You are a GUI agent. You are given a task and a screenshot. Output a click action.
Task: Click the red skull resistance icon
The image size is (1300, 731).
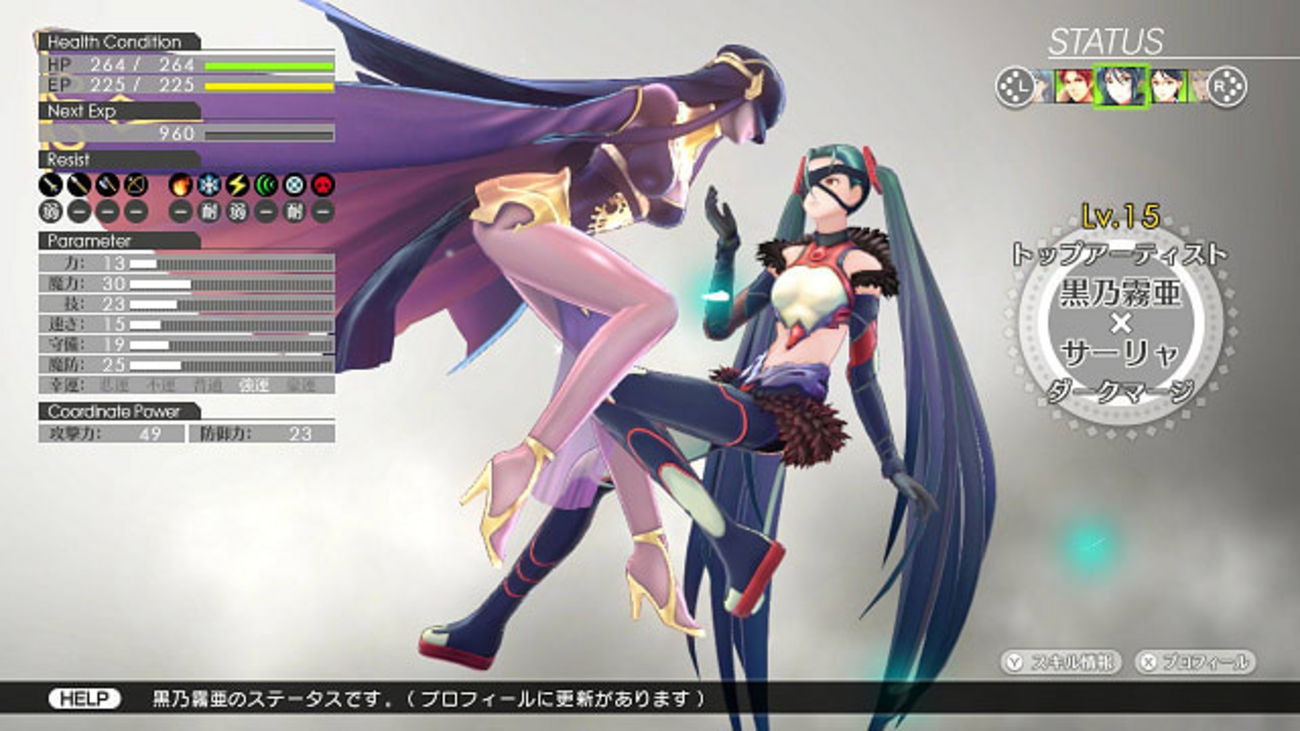[x=322, y=185]
